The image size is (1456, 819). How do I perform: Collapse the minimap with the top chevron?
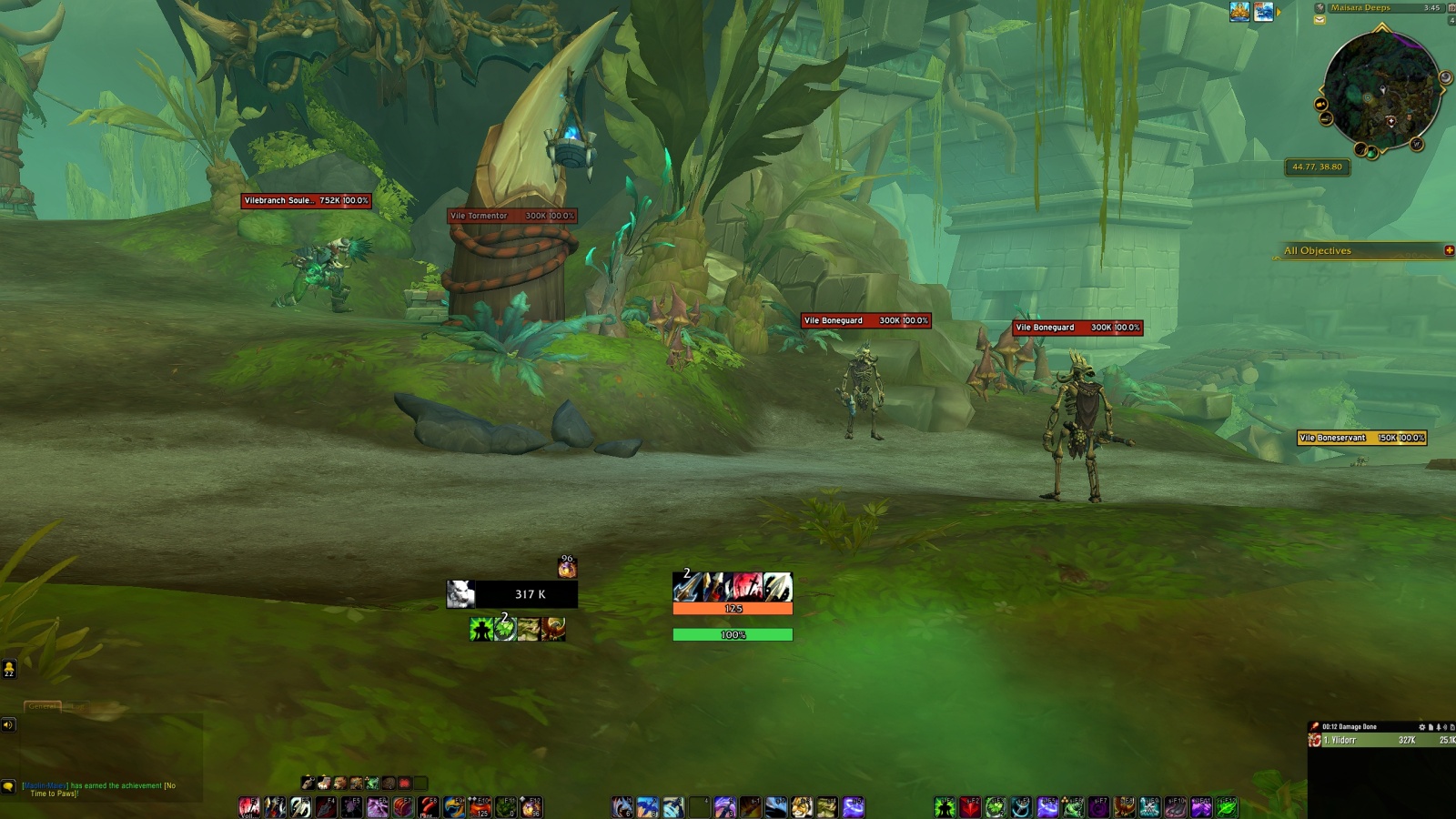(1380, 27)
